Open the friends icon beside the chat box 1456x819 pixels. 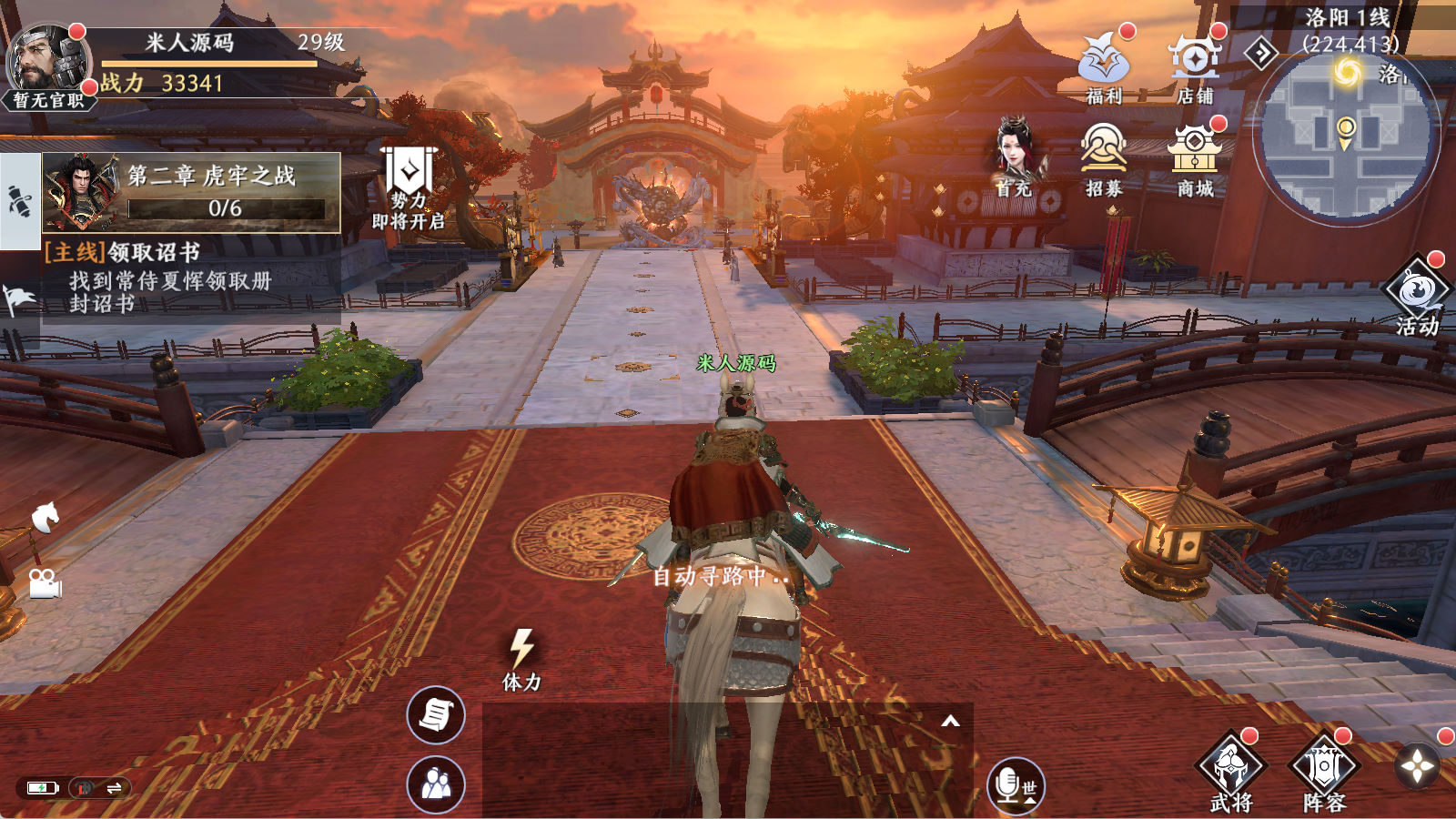[x=436, y=784]
